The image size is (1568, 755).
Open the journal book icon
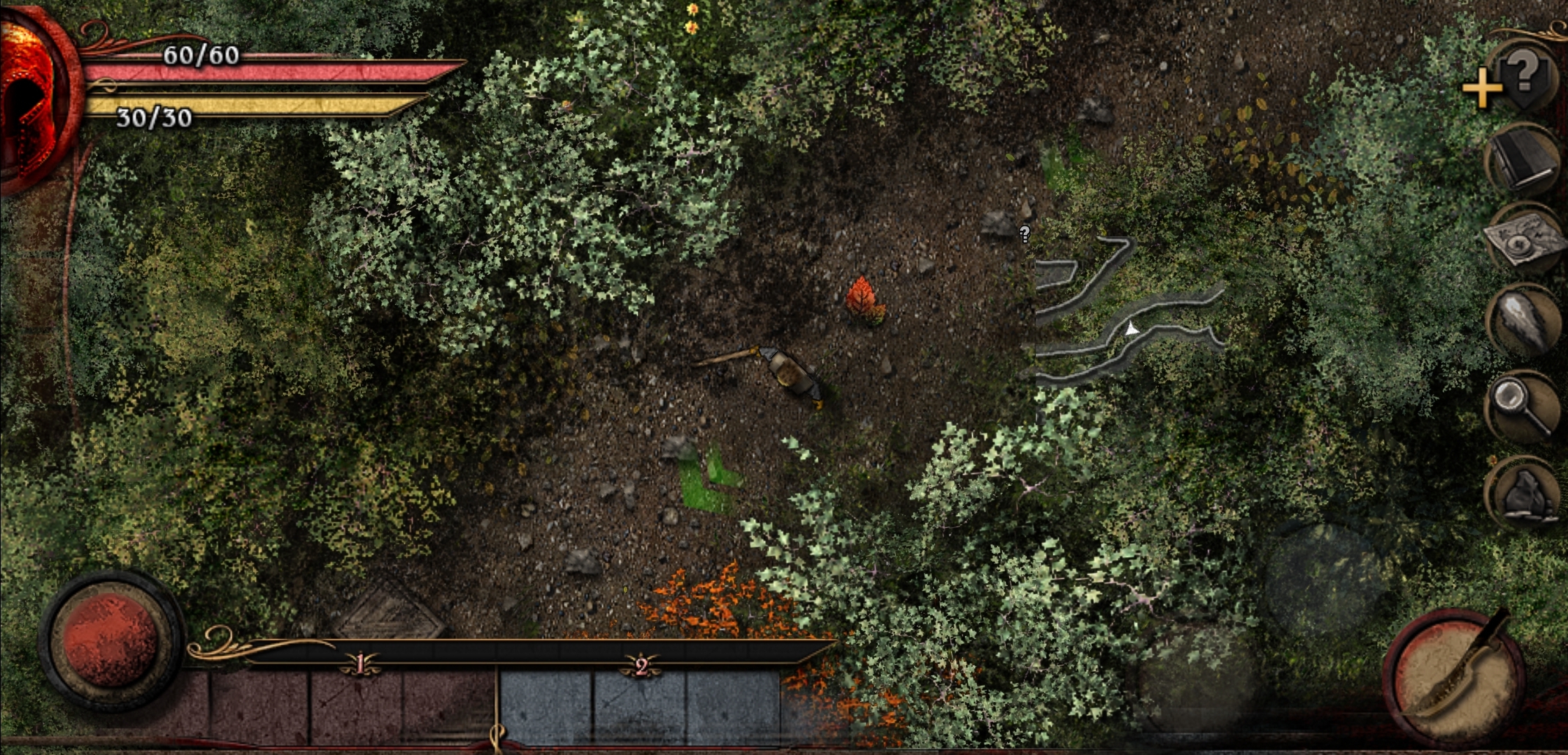[1522, 159]
